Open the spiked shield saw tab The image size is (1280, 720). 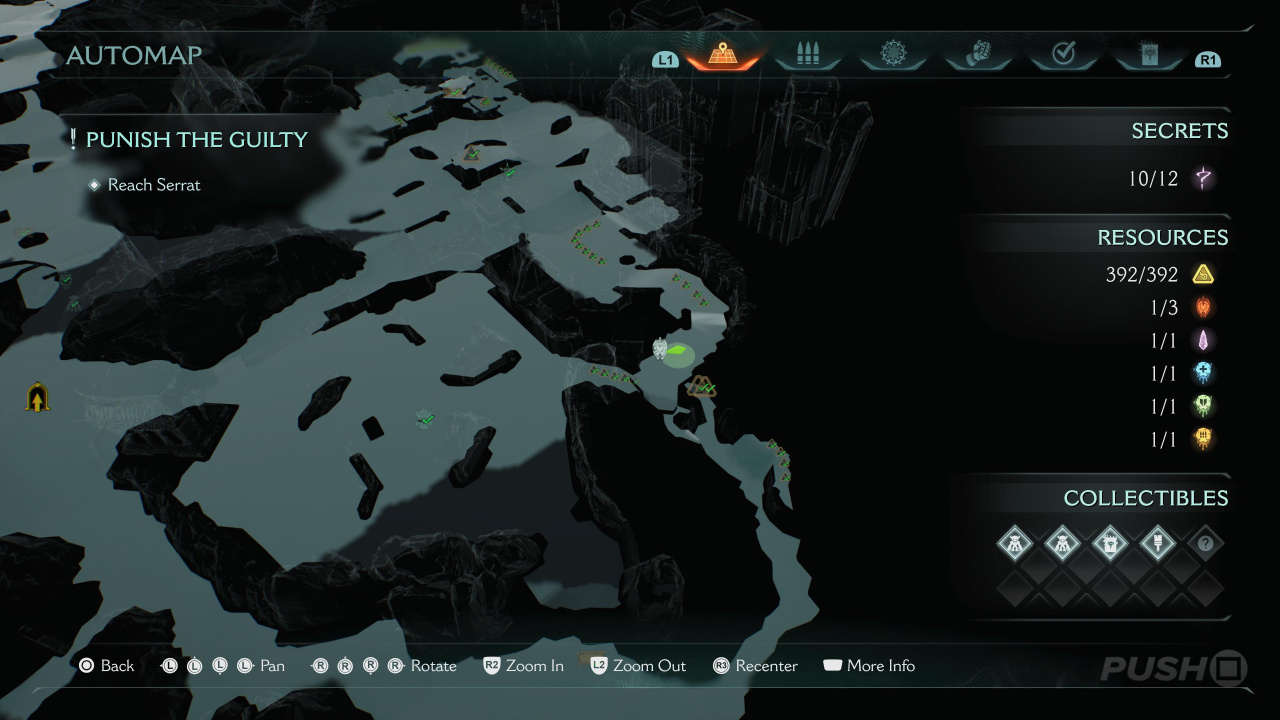click(x=893, y=55)
